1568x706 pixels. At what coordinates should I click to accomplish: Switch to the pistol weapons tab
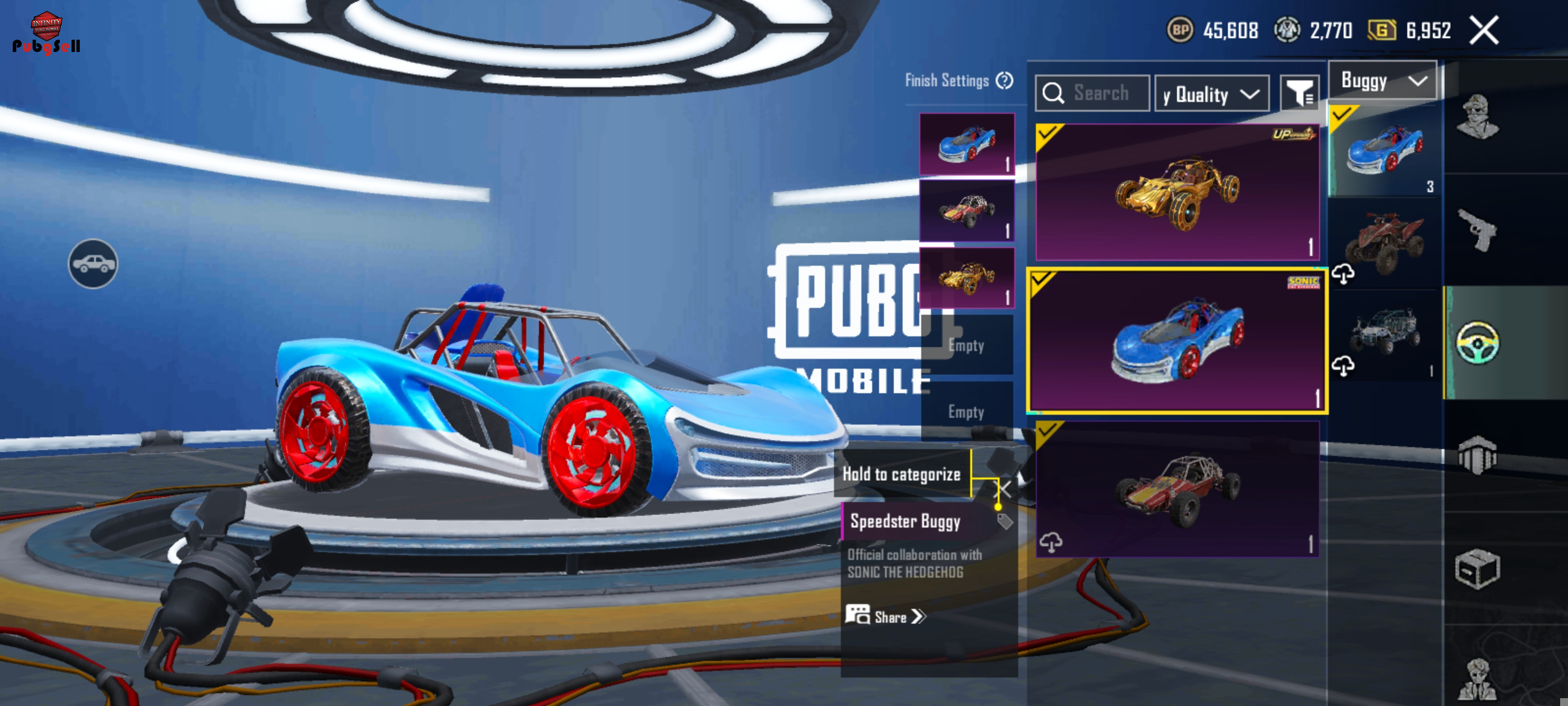pyautogui.click(x=1477, y=229)
